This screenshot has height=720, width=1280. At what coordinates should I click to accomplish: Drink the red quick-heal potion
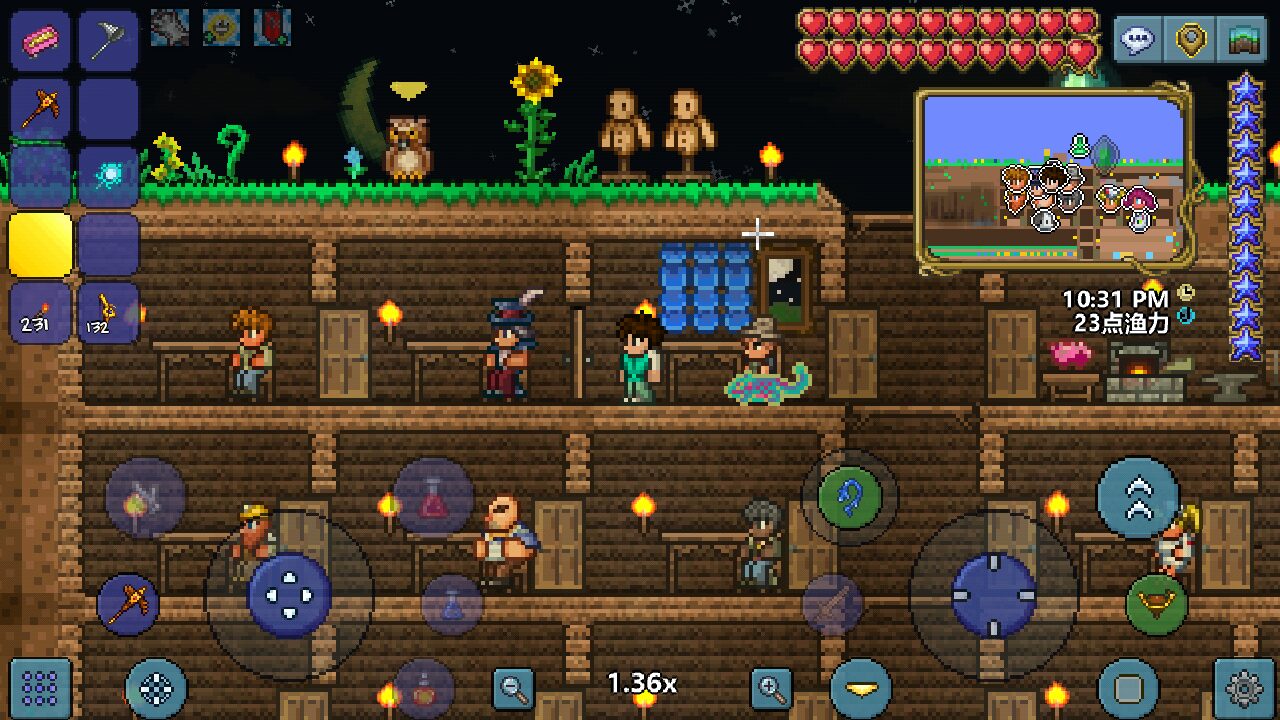point(433,497)
